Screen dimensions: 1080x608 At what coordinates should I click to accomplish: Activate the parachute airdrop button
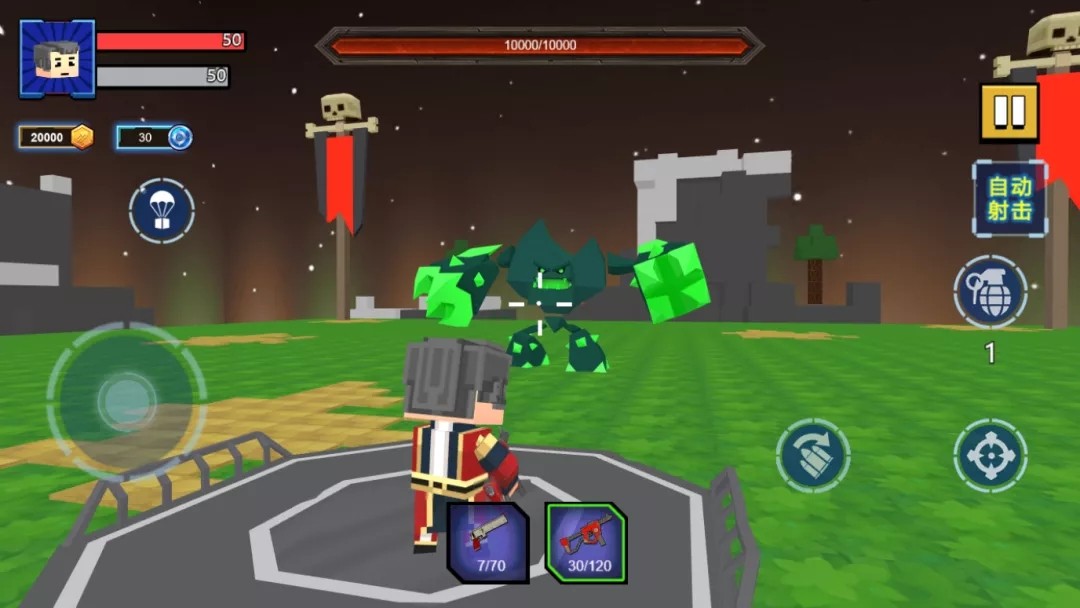tap(161, 211)
